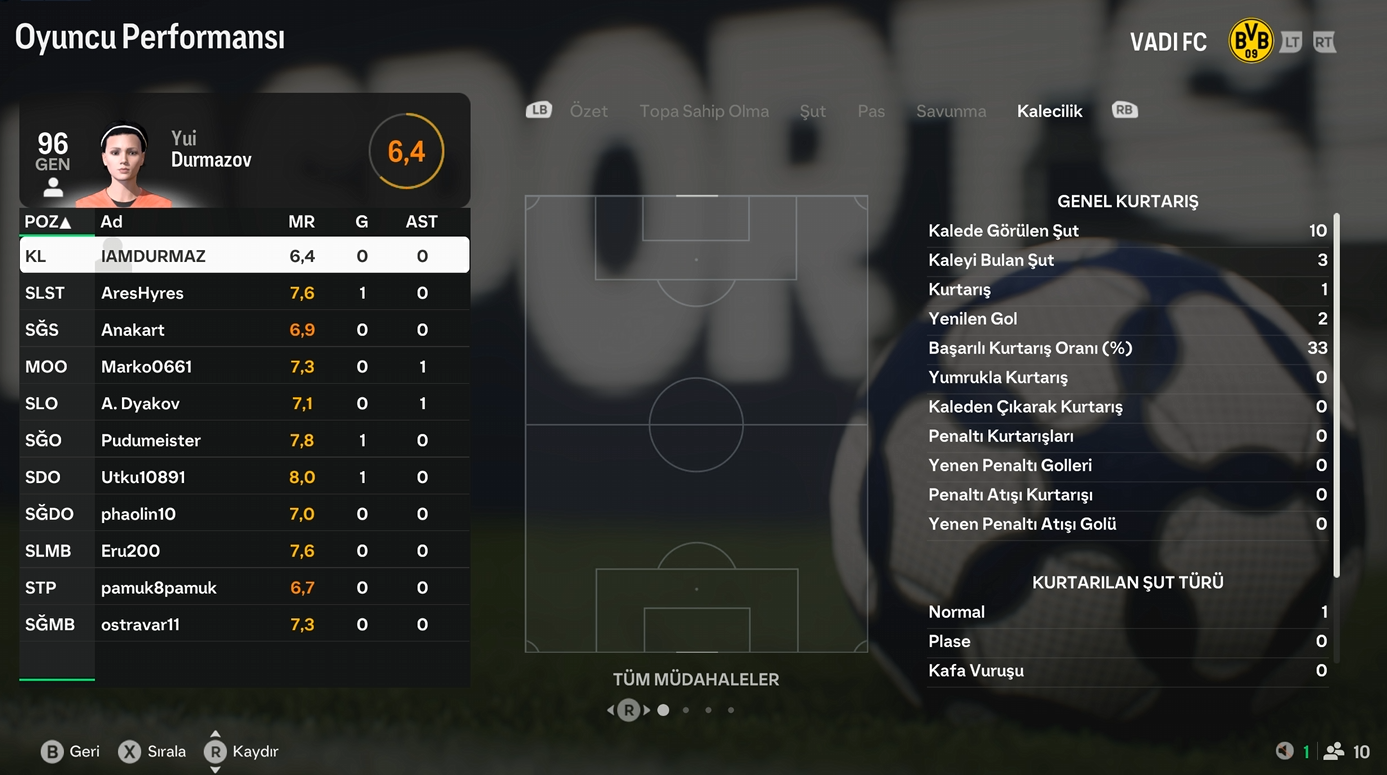Viewport: 1387px width, 775px height.
Task: Pick phaolin10 from the list
Action: 244,514
